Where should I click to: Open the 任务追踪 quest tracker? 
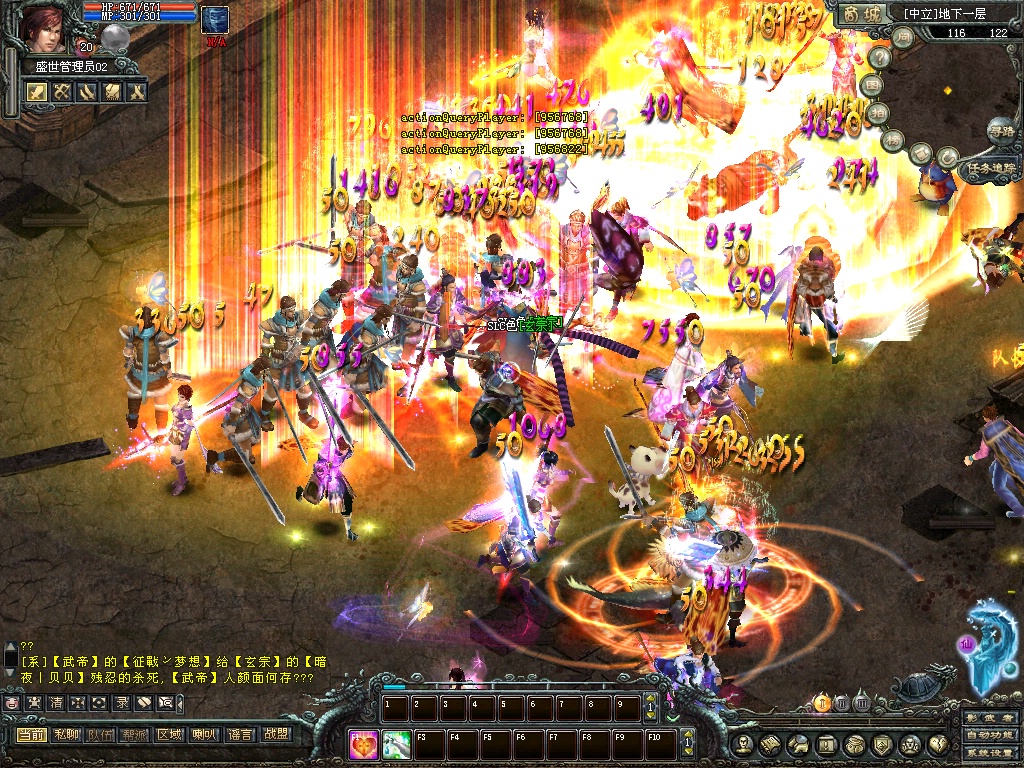coord(990,169)
